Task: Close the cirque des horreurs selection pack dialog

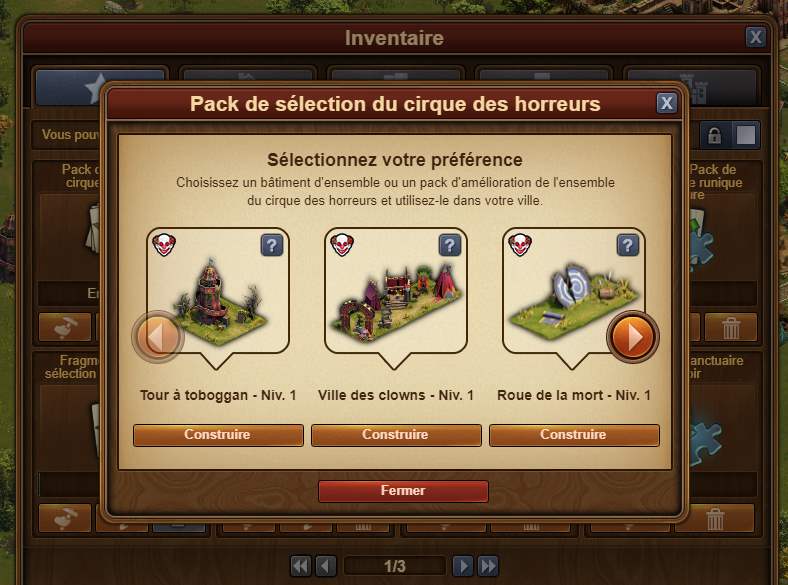Action: click(x=666, y=103)
